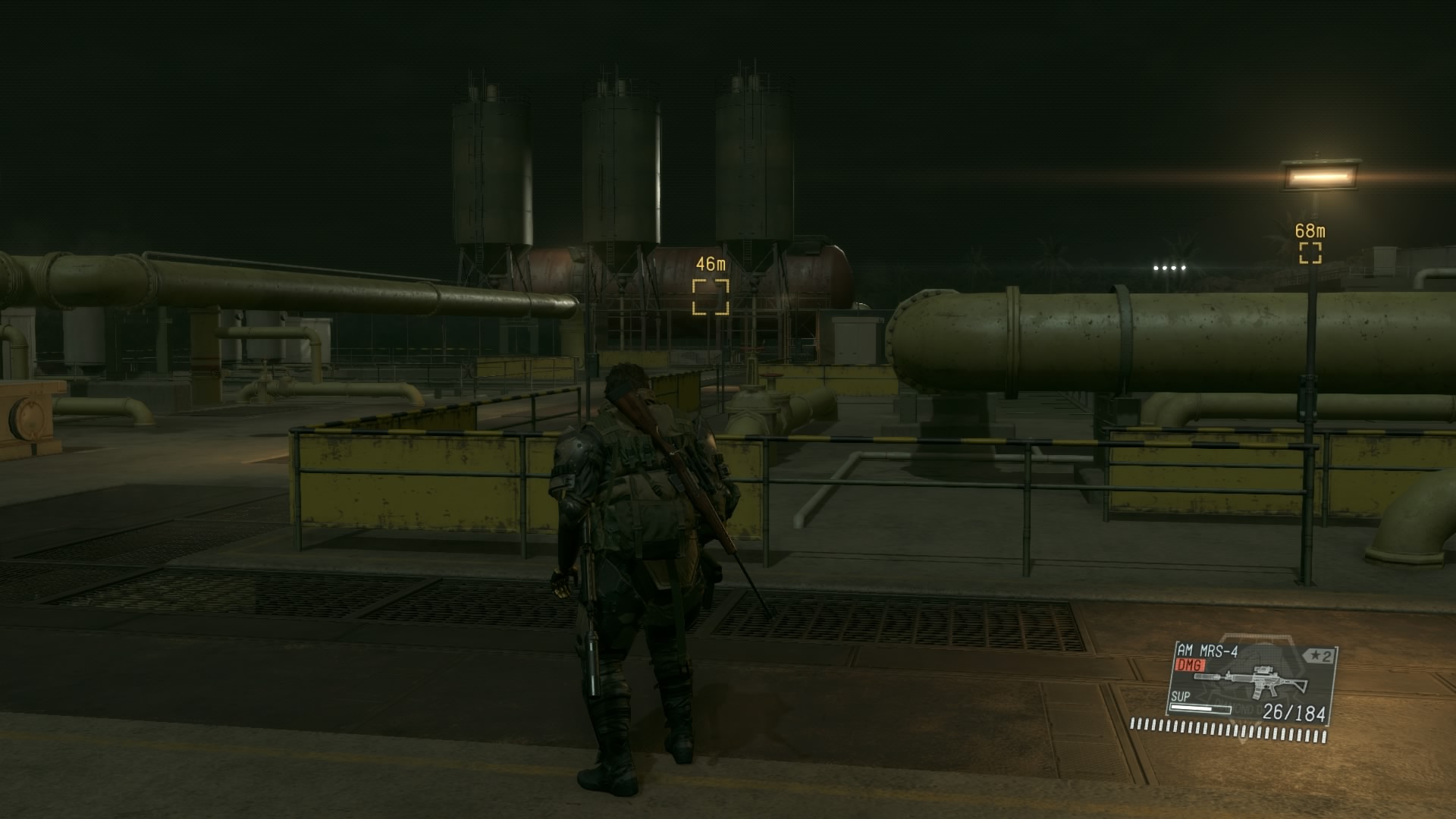This screenshot has width=1456, height=819.
Task: Click the SUP label on the weapon panel
Action: [1181, 697]
